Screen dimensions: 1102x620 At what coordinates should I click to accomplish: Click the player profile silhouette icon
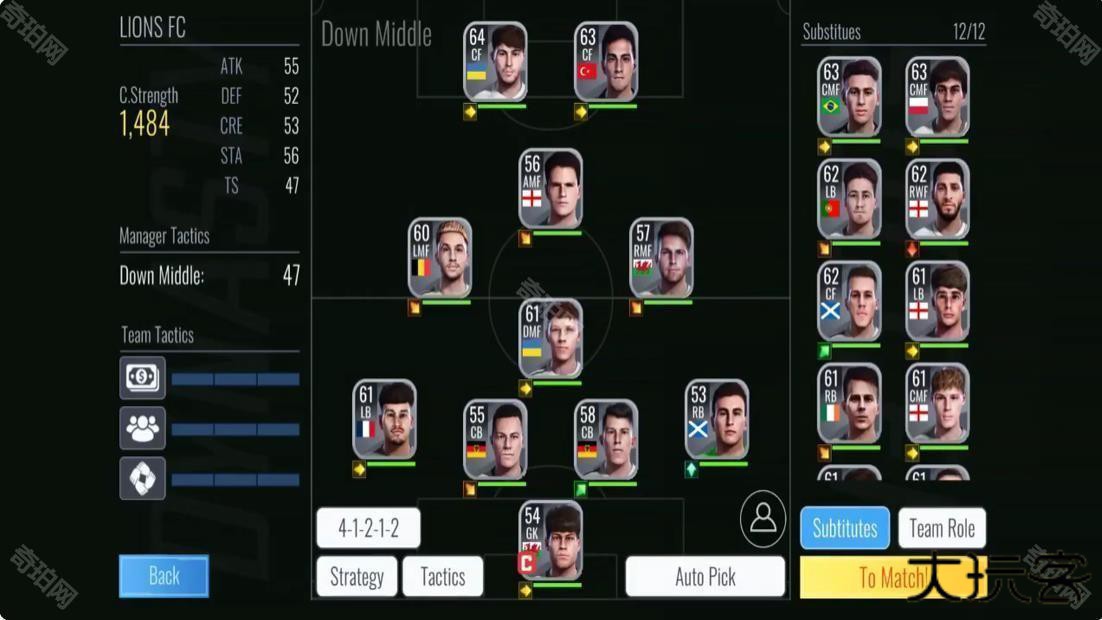coord(763,518)
